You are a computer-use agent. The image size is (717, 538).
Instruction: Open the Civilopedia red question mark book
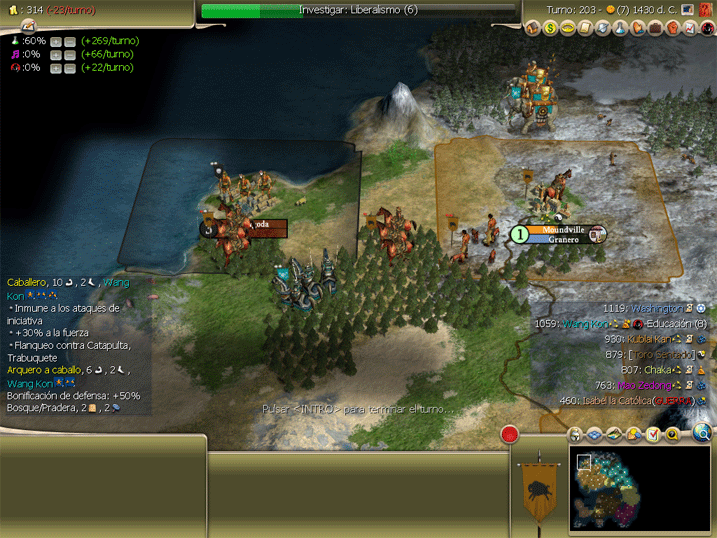[706, 10]
